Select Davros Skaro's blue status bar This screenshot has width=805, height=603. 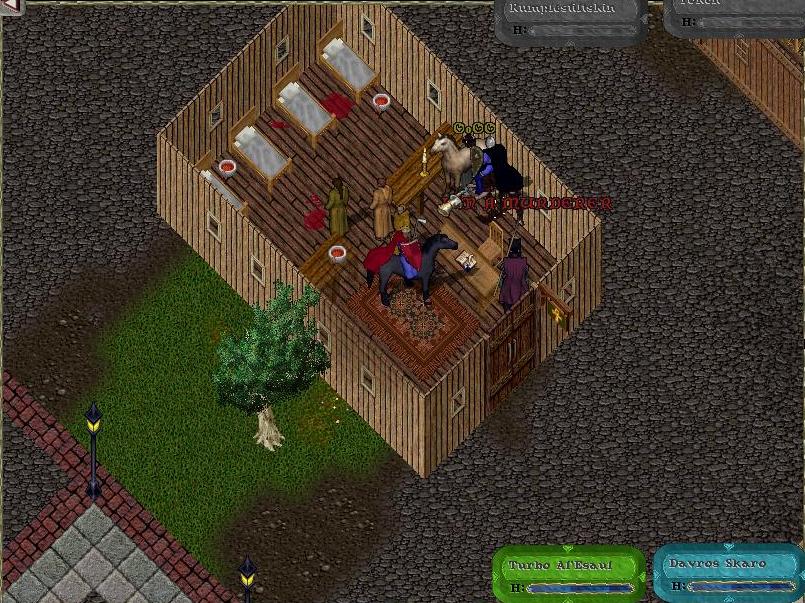[x=726, y=573]
